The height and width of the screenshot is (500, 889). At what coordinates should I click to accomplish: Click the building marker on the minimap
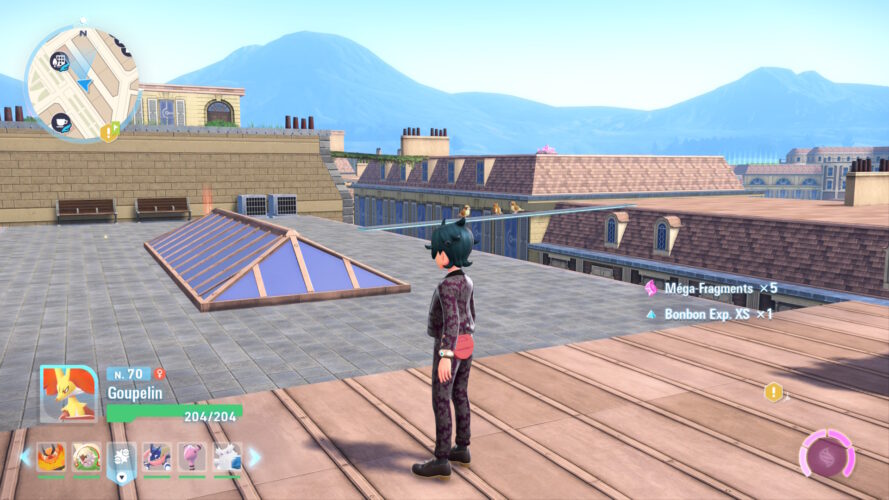[x=60, y=61]
